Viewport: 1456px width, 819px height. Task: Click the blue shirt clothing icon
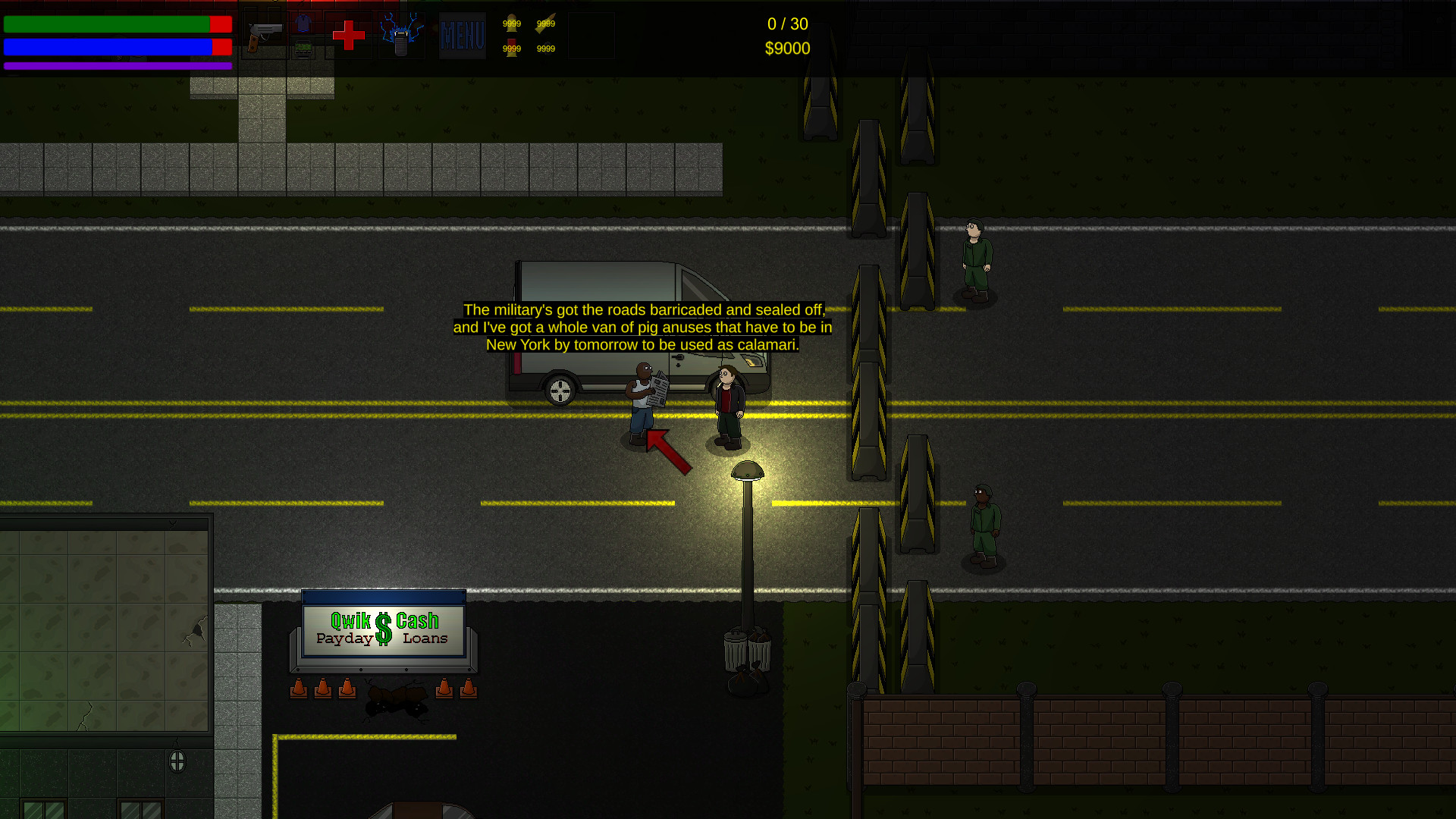point(303,24)
